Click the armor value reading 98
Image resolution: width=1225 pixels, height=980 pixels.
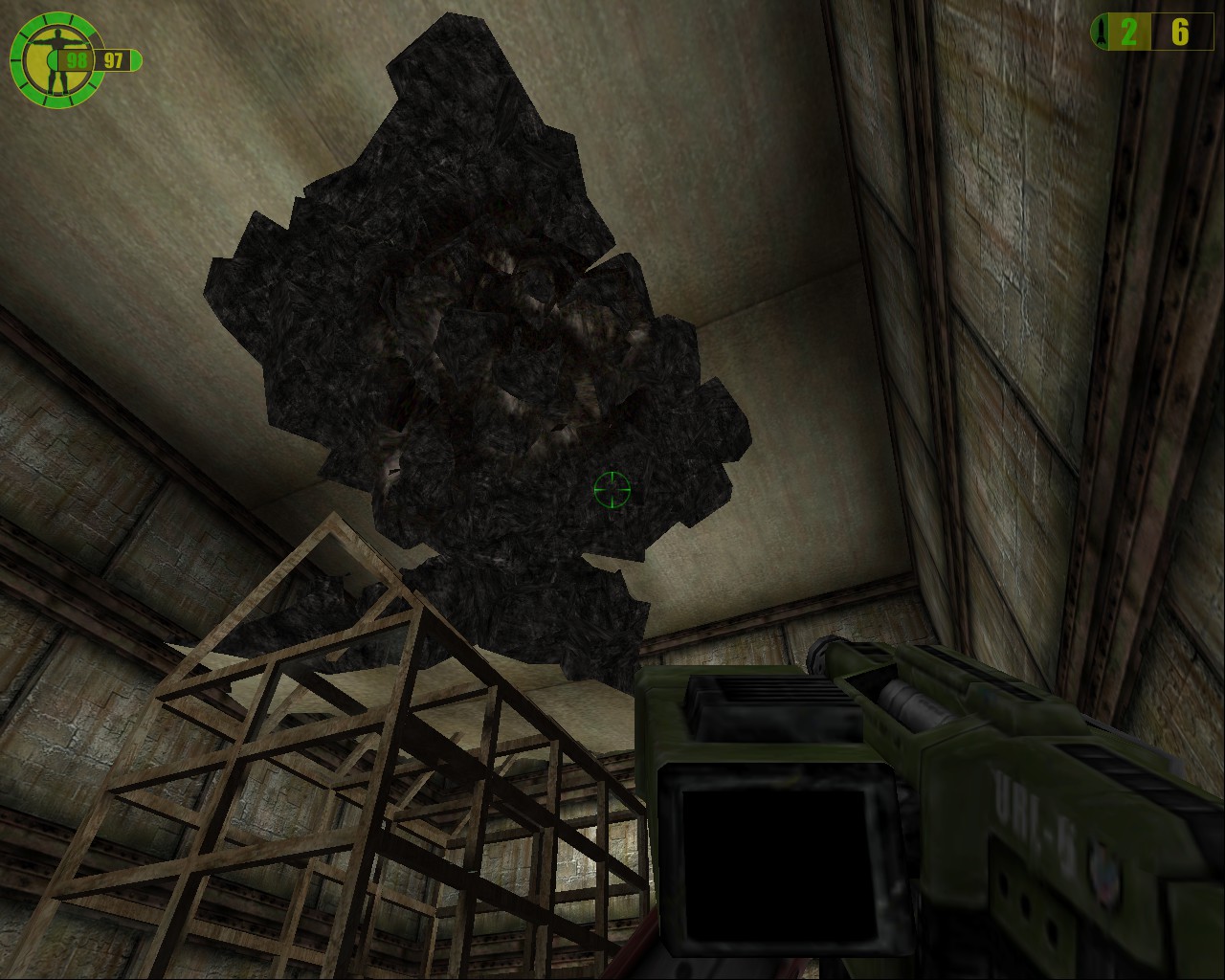pyautogui.click(x=77, y=57)
